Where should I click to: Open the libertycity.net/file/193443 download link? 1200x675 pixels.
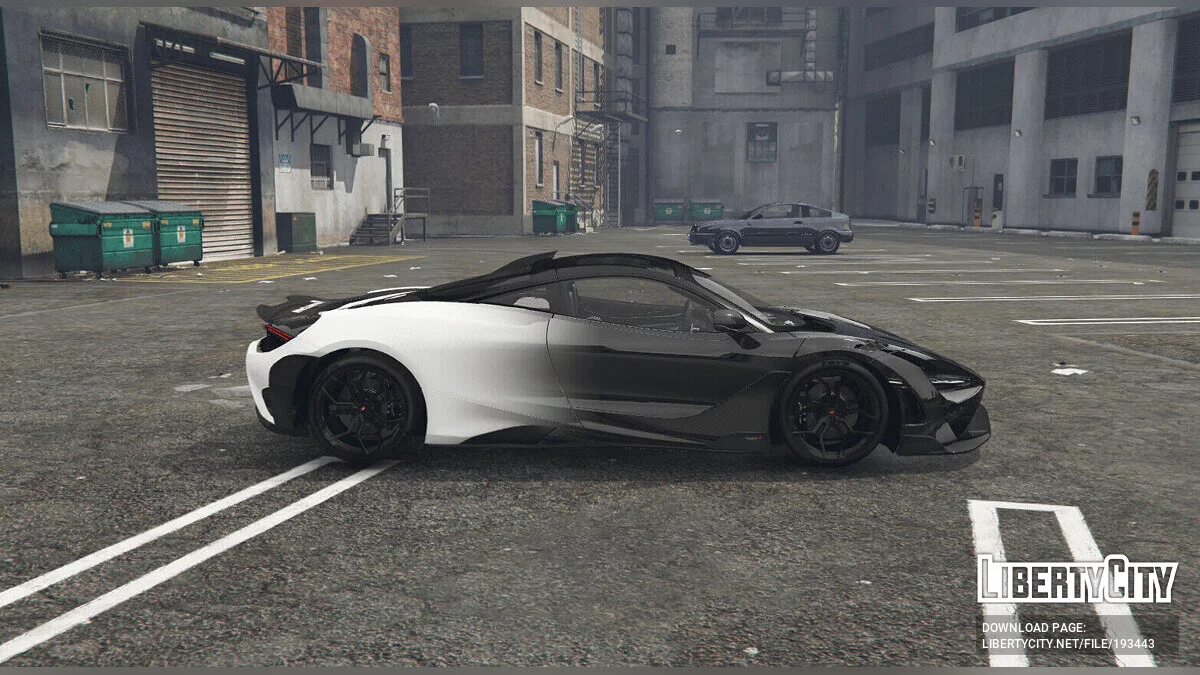(1067, 643)
